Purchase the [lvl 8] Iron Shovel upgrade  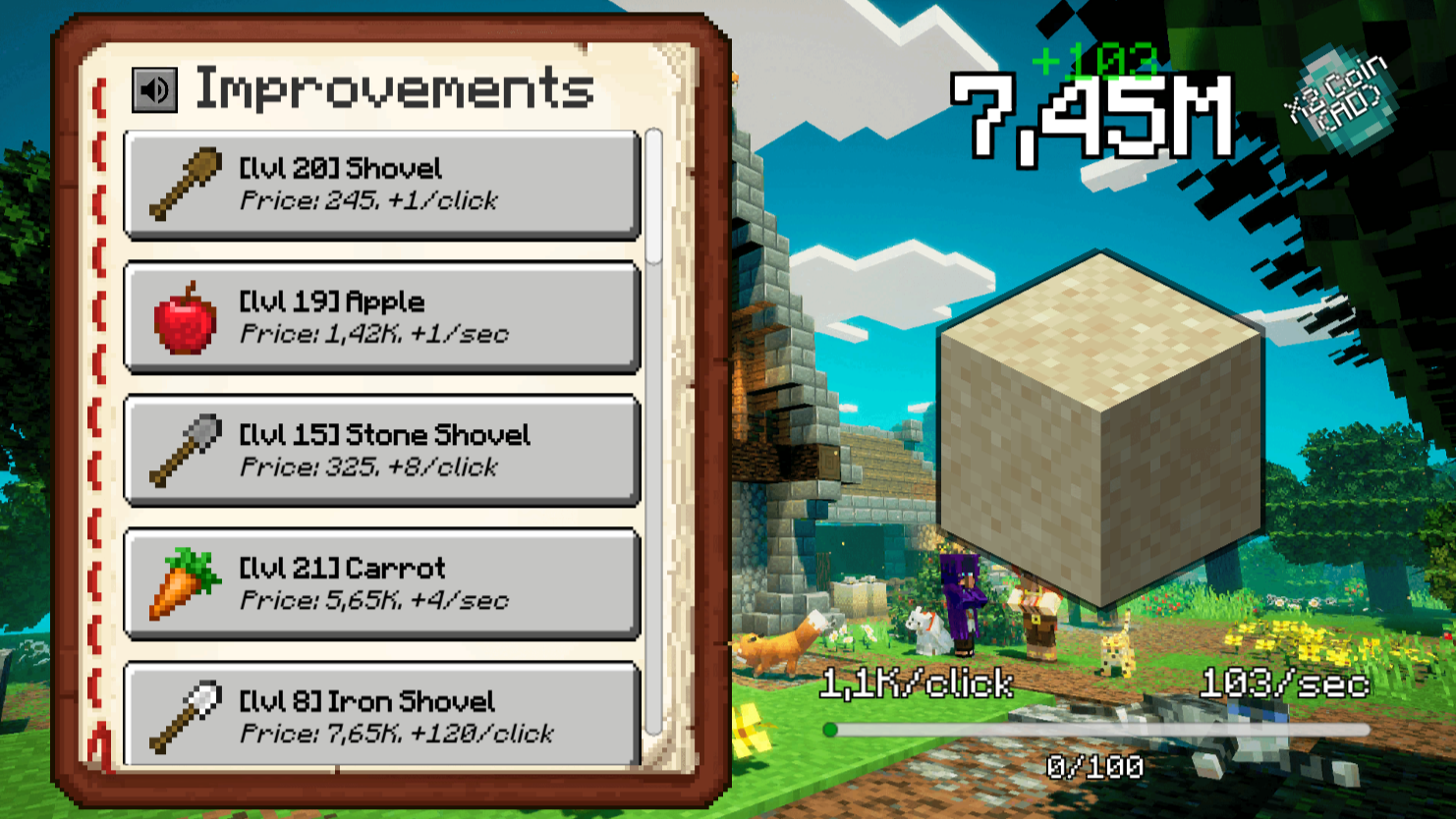[x=381, y=716]
